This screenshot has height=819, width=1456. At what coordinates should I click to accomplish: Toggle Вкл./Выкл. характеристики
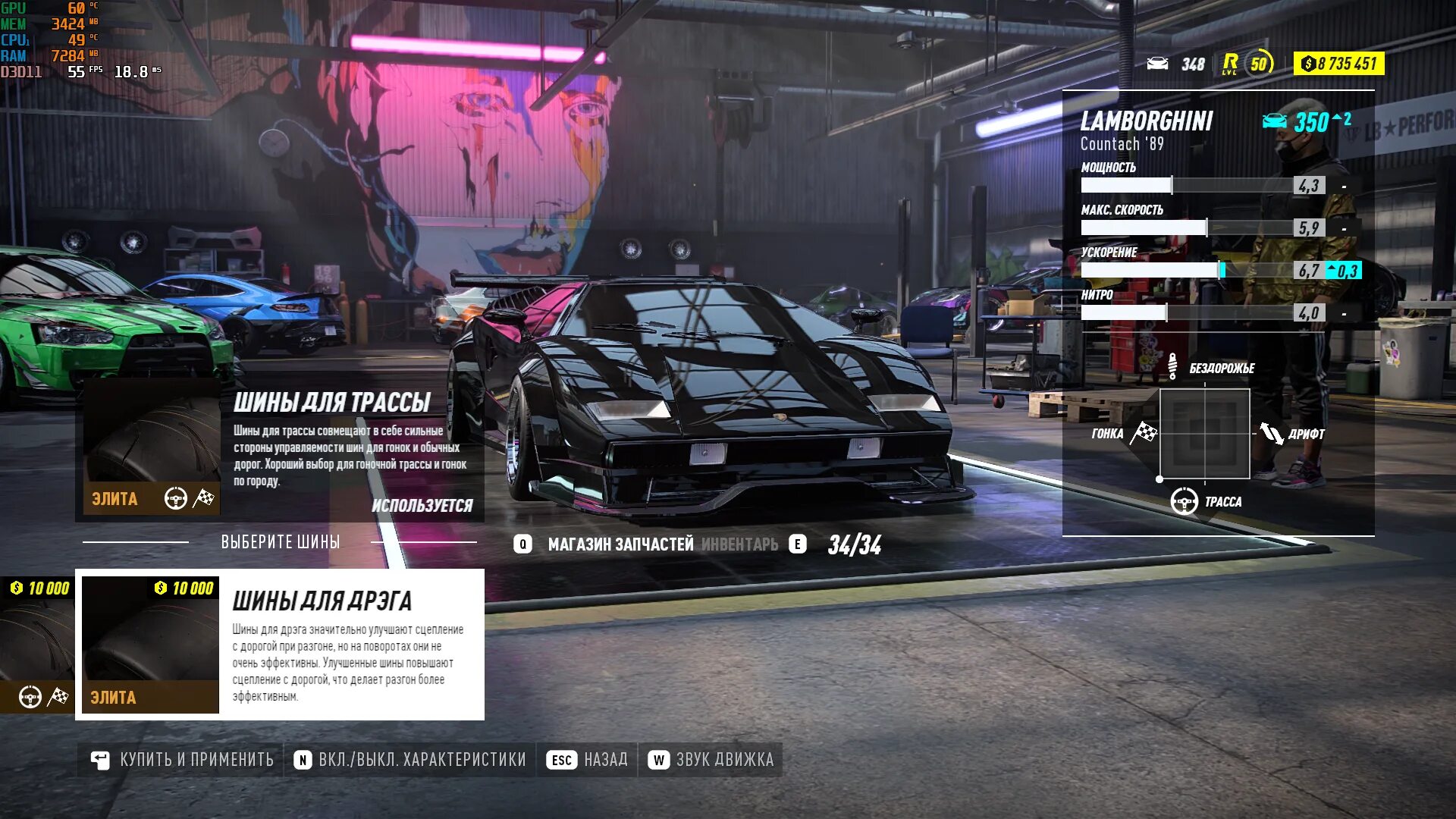pos(410,760)
